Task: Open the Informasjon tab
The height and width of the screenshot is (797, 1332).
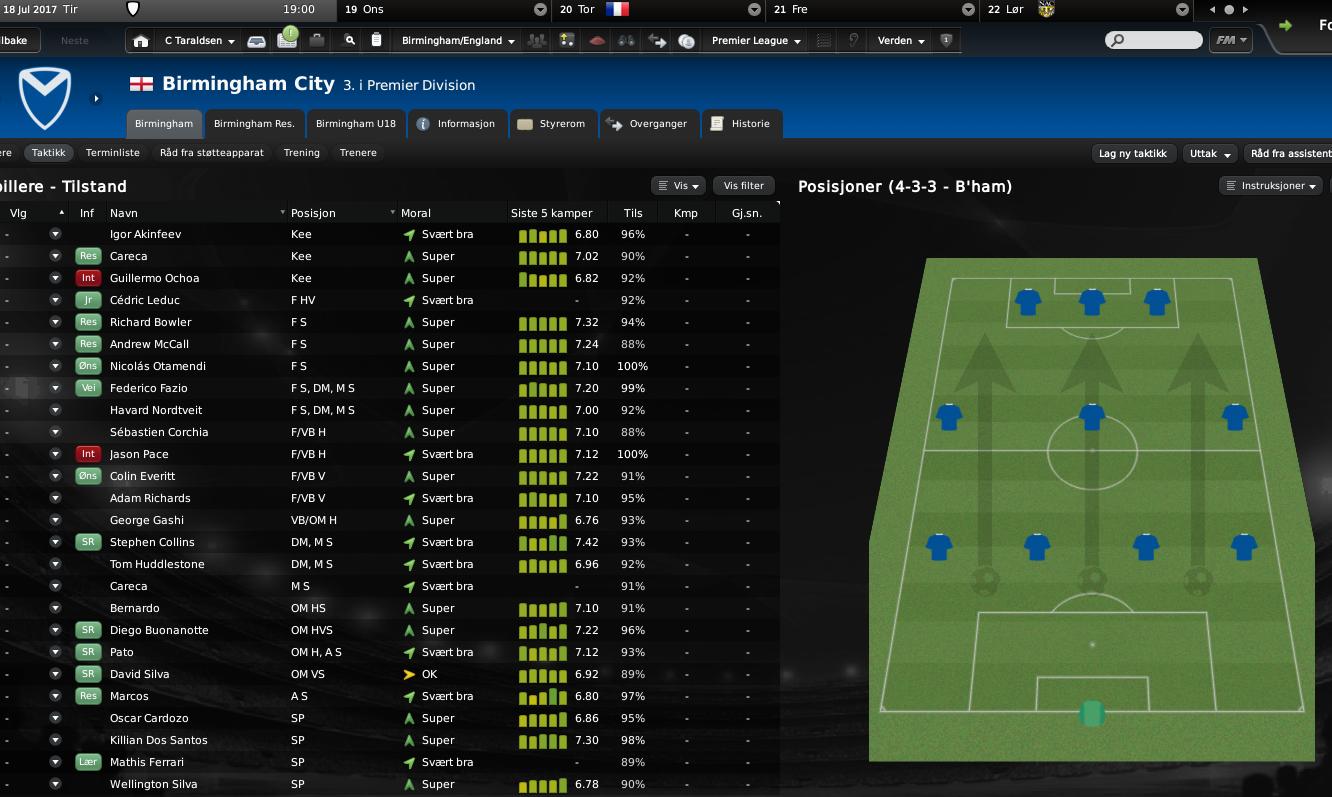Action: click(x=456, y=124)
